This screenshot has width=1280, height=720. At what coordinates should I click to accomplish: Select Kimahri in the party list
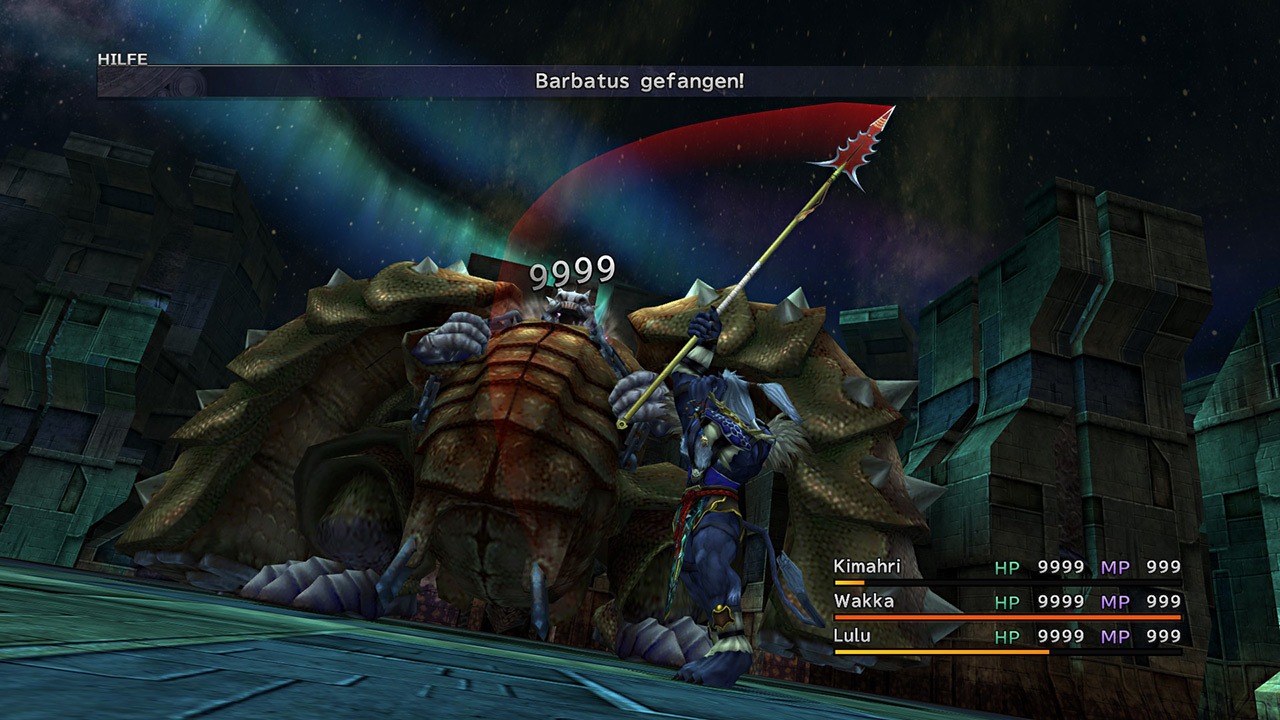[867, 567]
